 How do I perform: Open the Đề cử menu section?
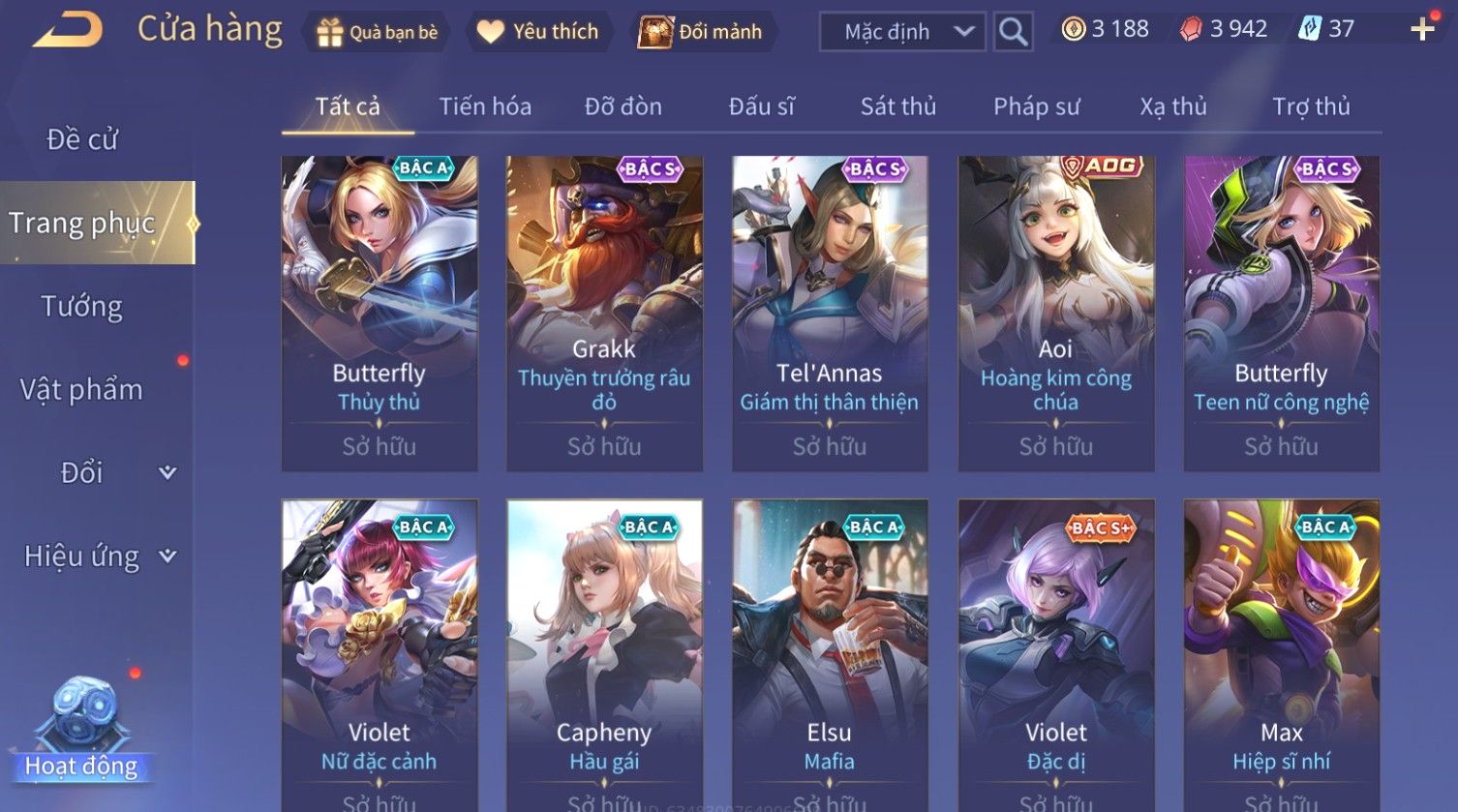pyautogui.click(x=82, y=139)
